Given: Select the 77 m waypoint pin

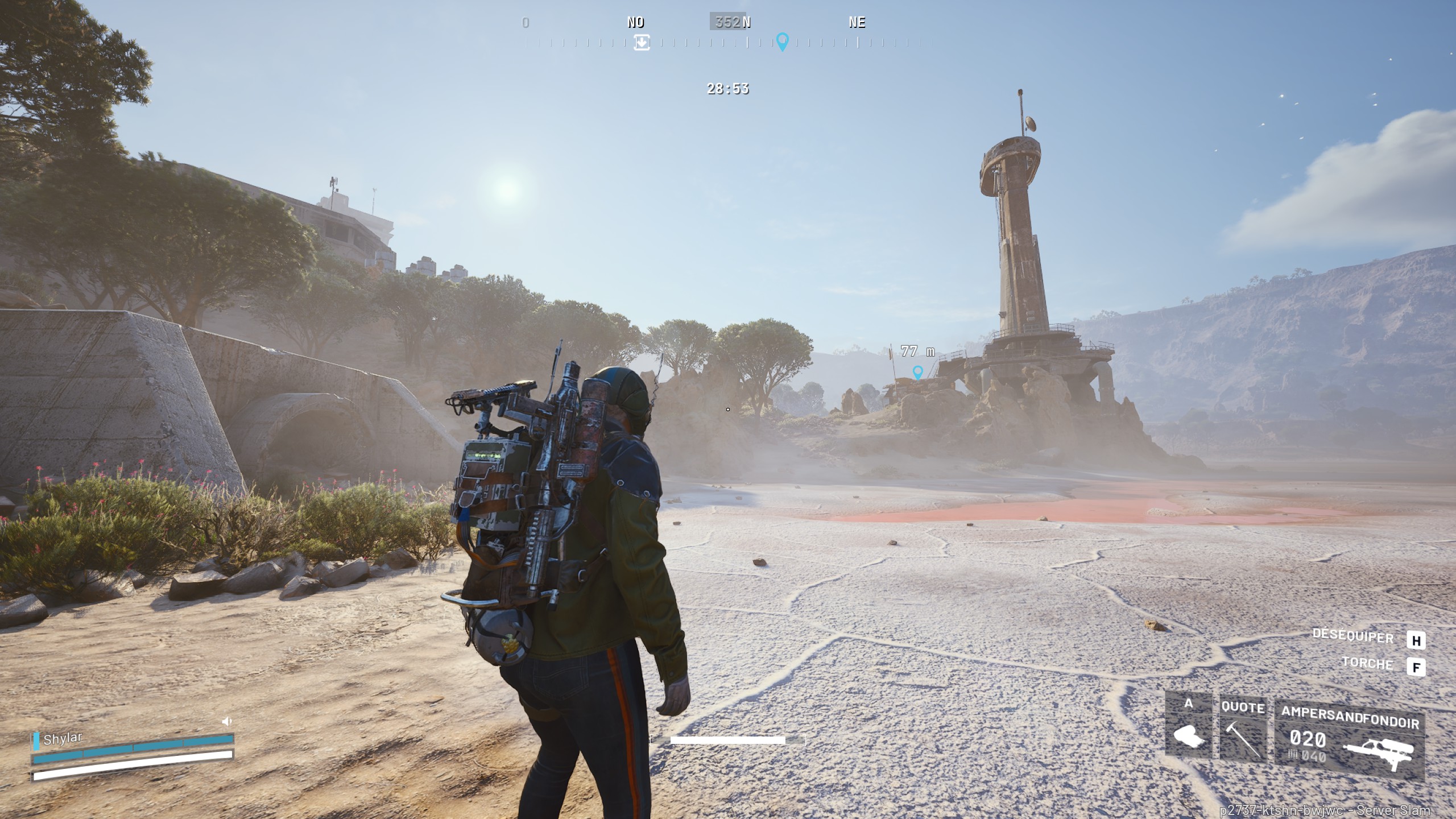Looking at the screenshot, I should pyautogui.click(x=917, y=373).
